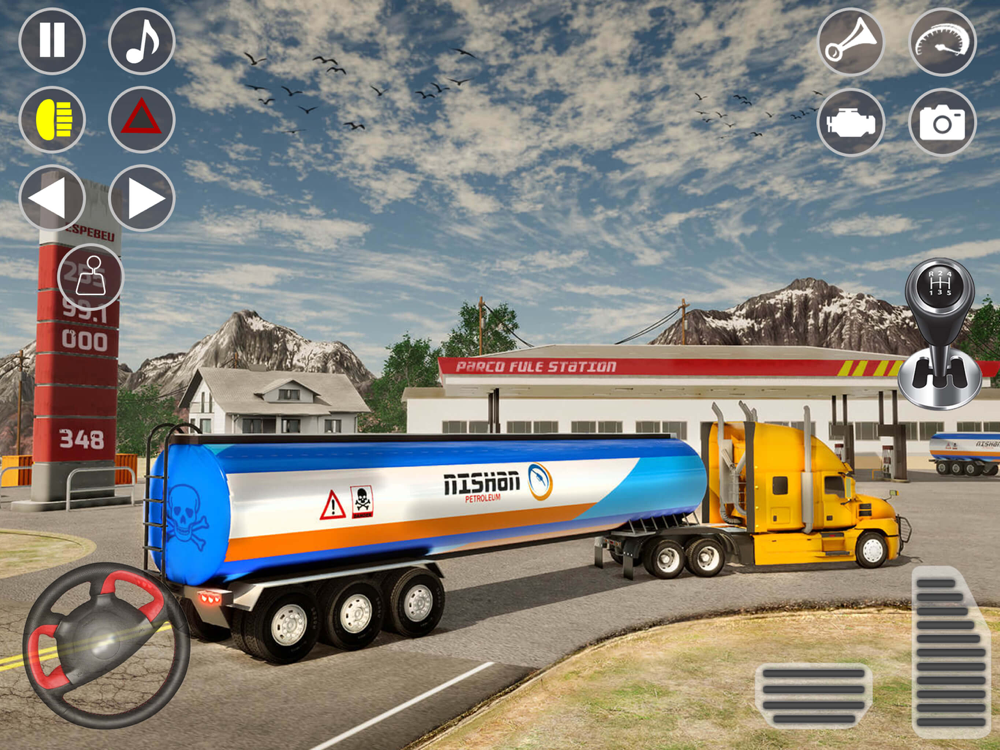Tap the left turn indicator arrow
Image resolution: width=1000 pixels, height=750 pixels.
click(52, 198)
